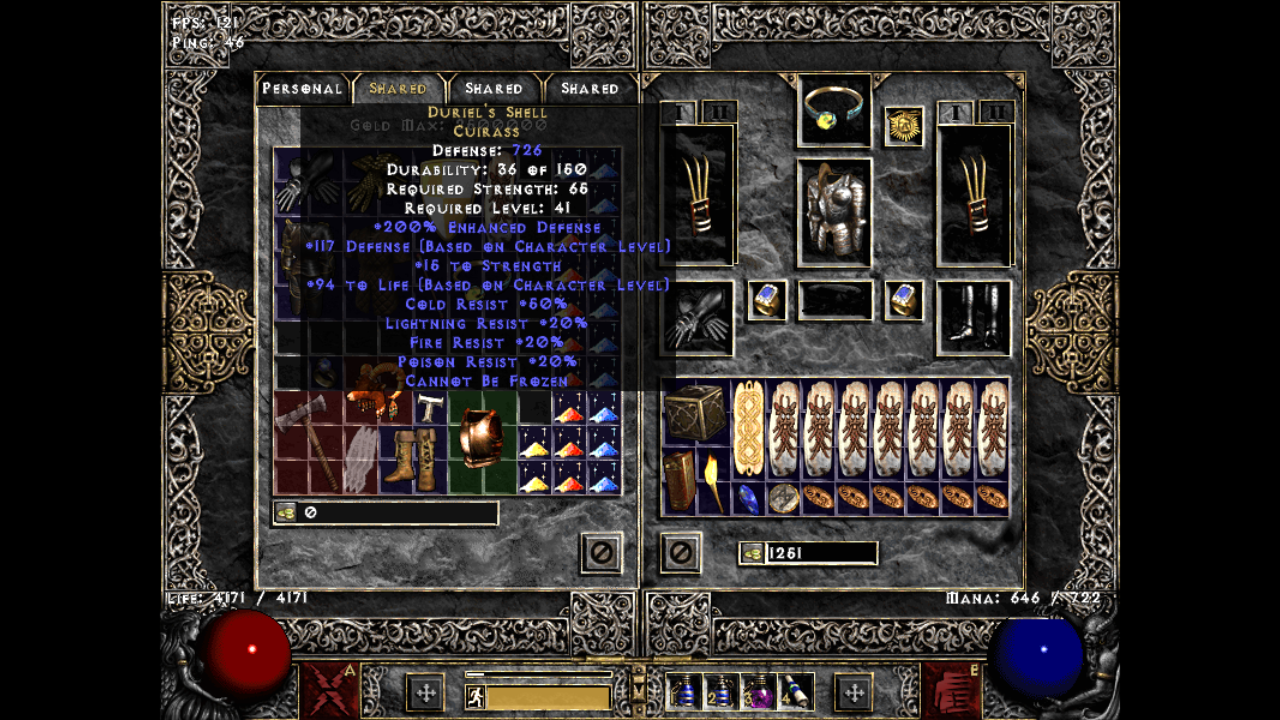Switch weapon swap to slot II

pos(718,110)
